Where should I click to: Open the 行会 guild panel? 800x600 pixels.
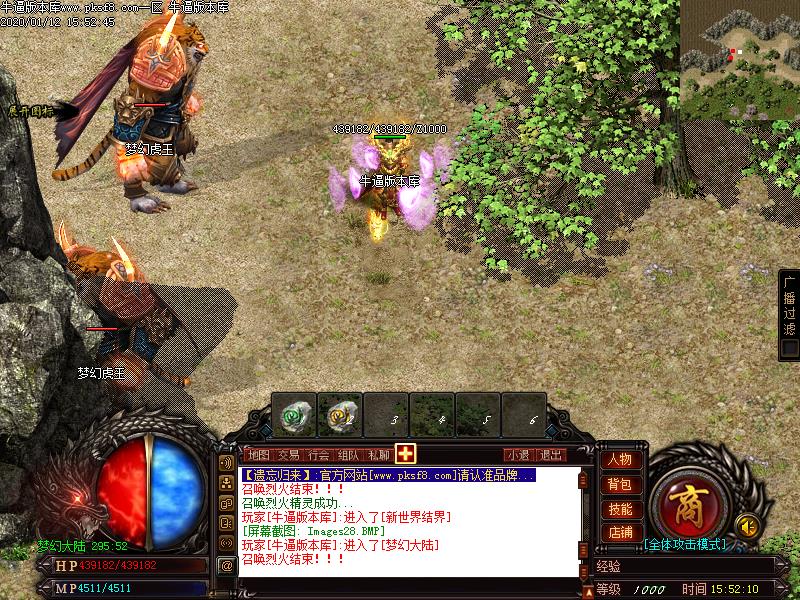pos(318,454)
